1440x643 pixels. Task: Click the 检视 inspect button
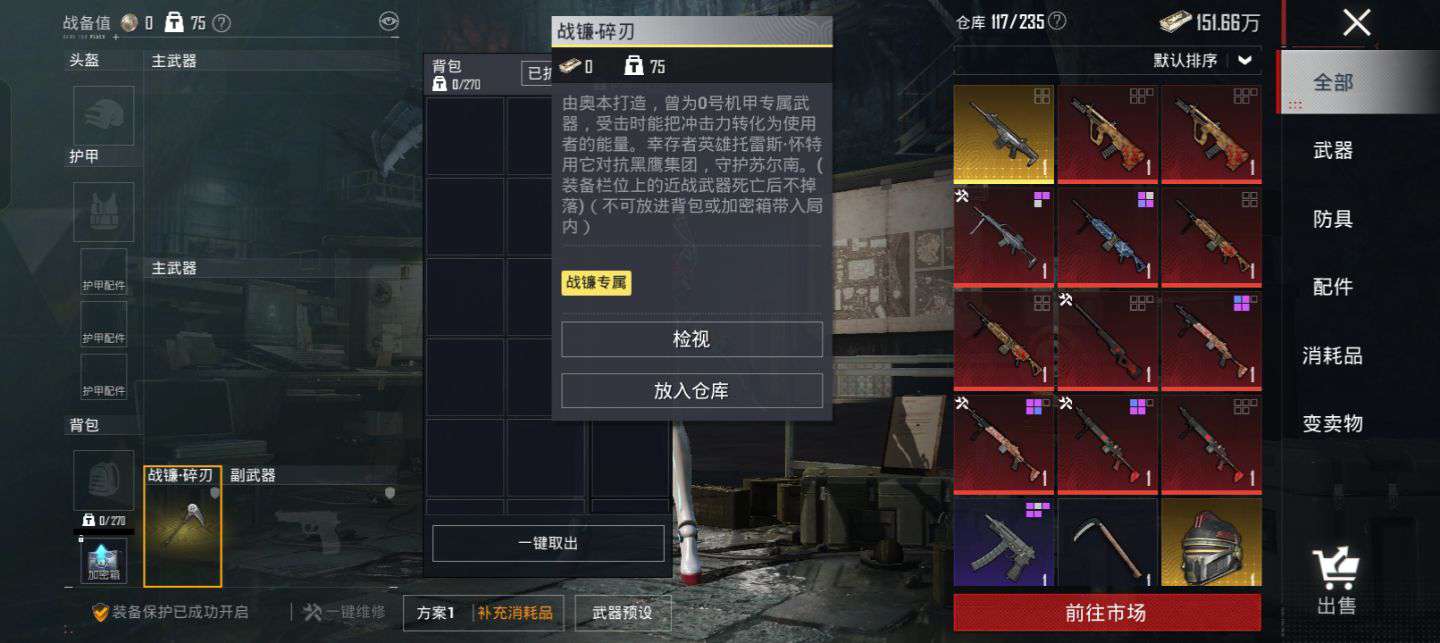click(x=691, y=339)
